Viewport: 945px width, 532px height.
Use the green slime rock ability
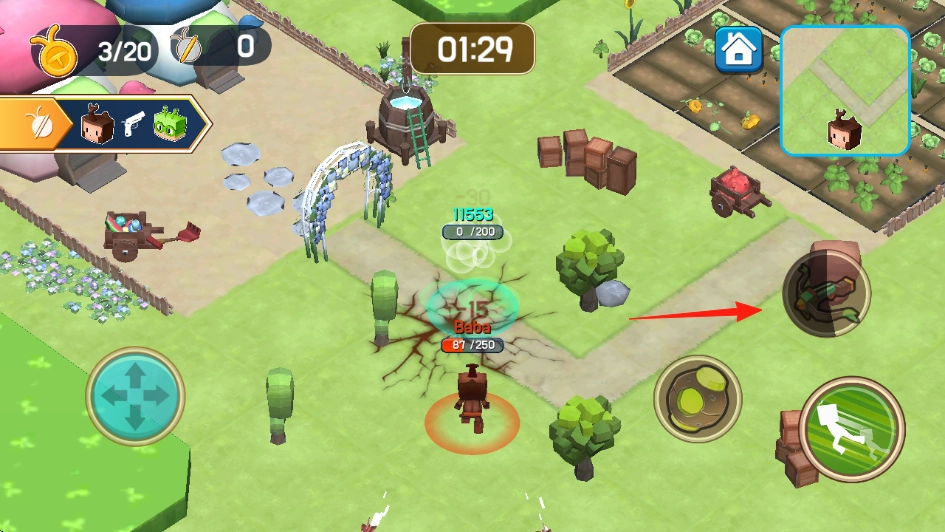tap(697, 399)
